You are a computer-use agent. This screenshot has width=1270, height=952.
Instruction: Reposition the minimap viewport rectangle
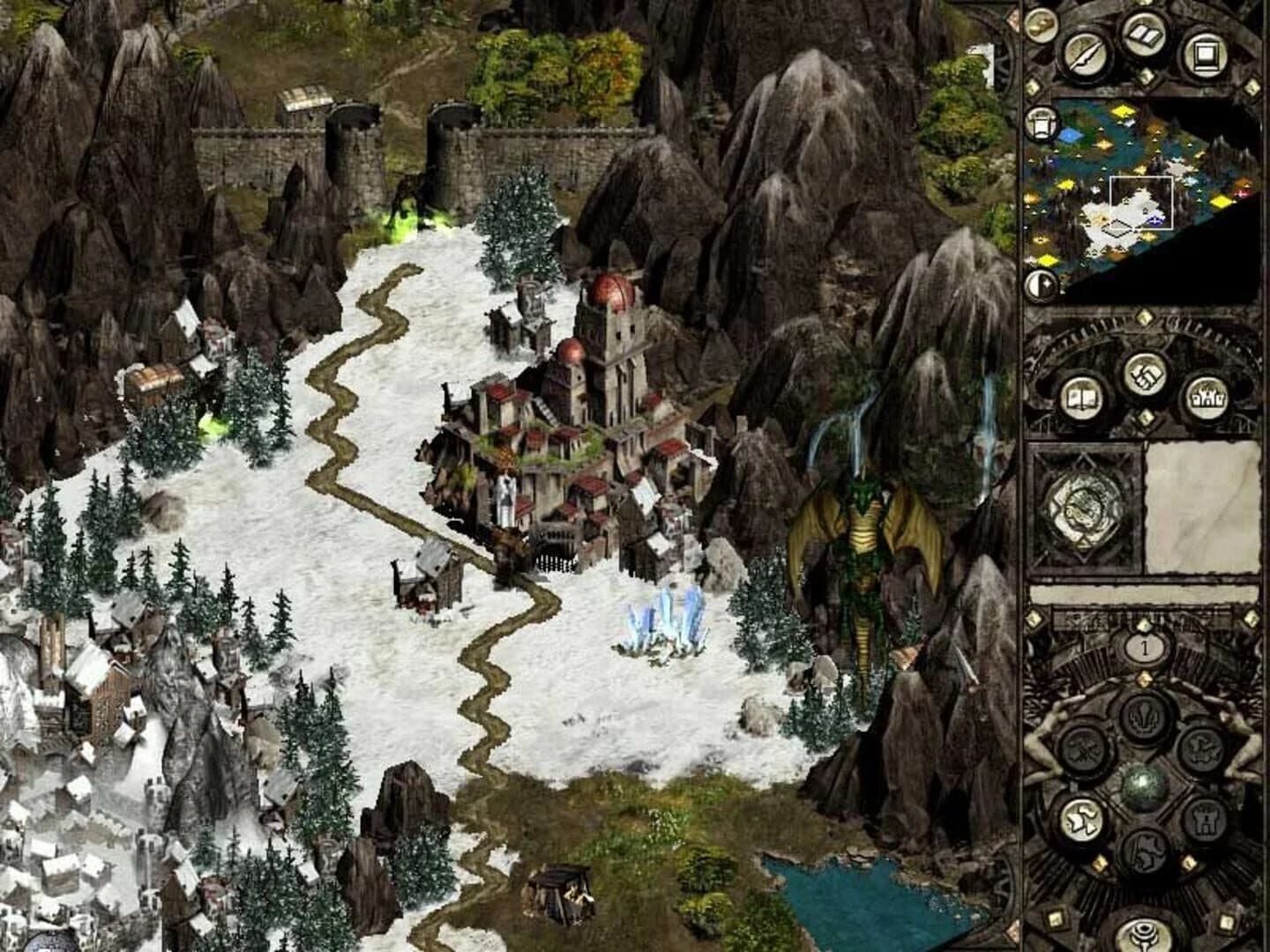click(x=1140, y=202)
